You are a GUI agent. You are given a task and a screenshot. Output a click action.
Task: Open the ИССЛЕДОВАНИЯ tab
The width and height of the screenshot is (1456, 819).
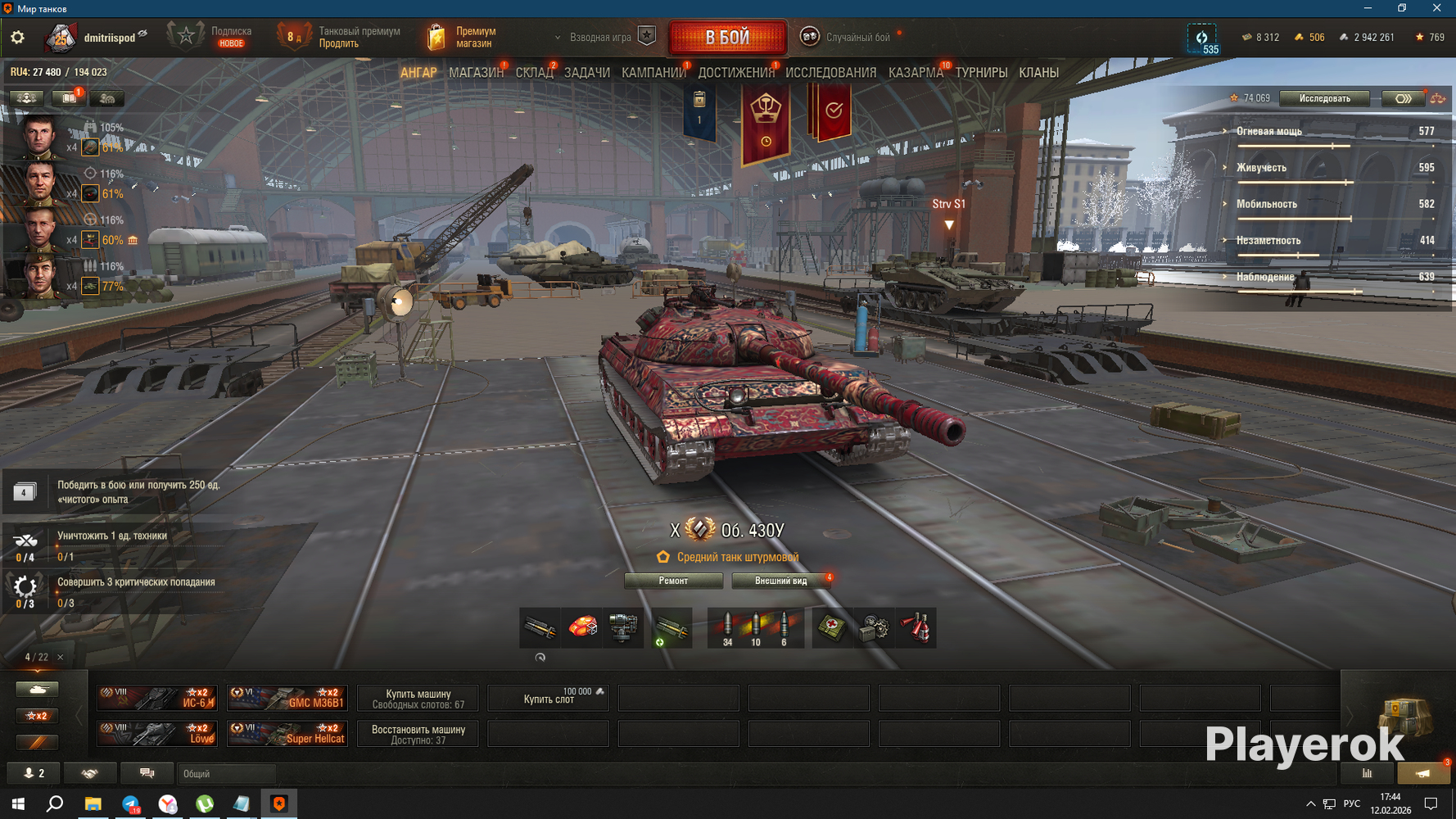pyautogui.click(x=830, y=73)
